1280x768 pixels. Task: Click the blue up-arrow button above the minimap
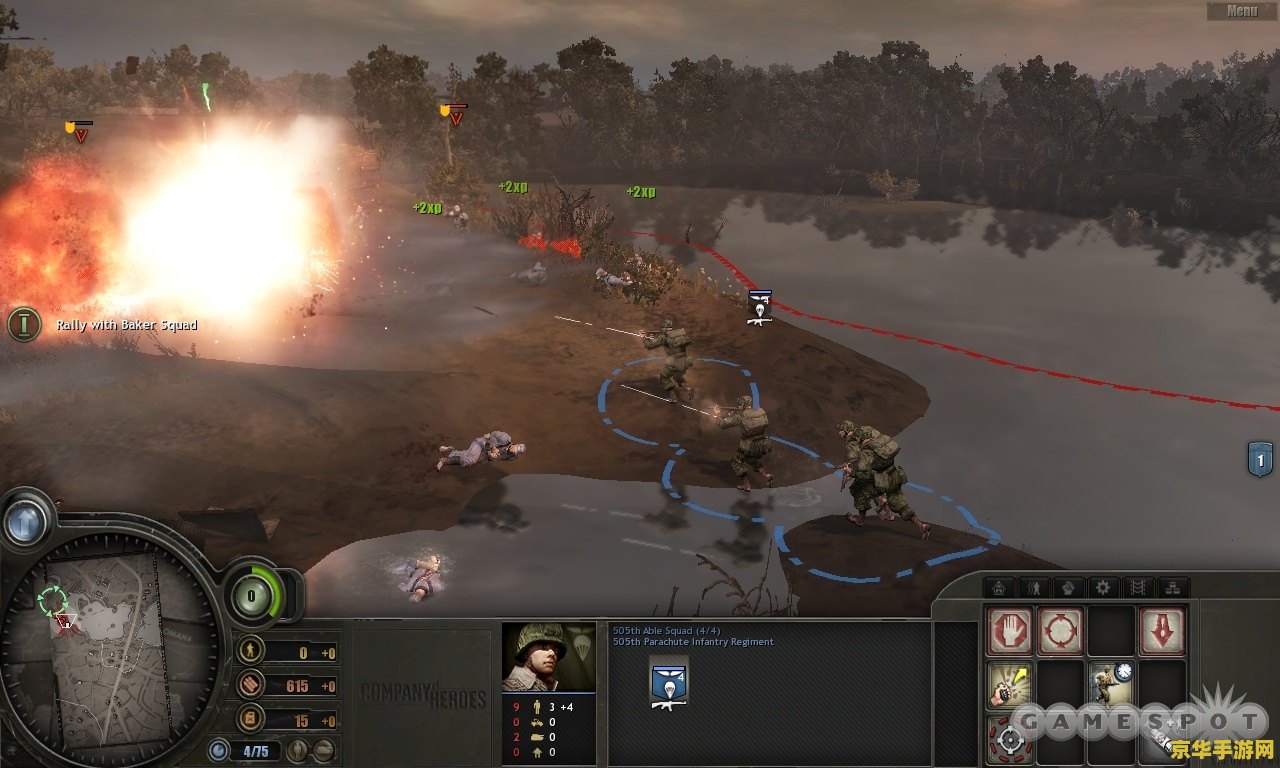click(x=26, y=520)
